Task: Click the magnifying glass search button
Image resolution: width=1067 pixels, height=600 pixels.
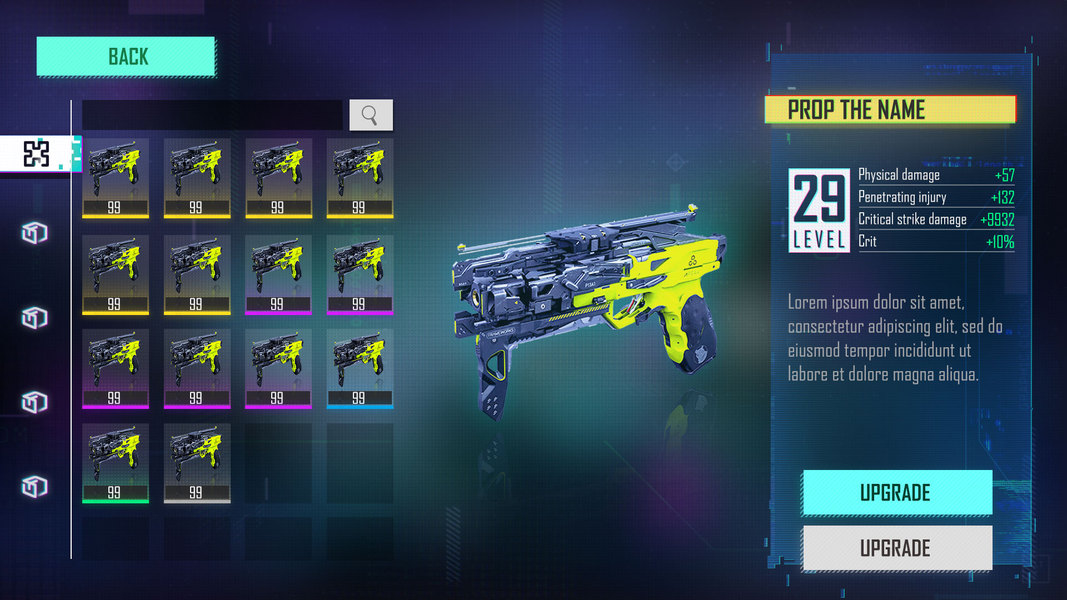Action: click(370, 115)
